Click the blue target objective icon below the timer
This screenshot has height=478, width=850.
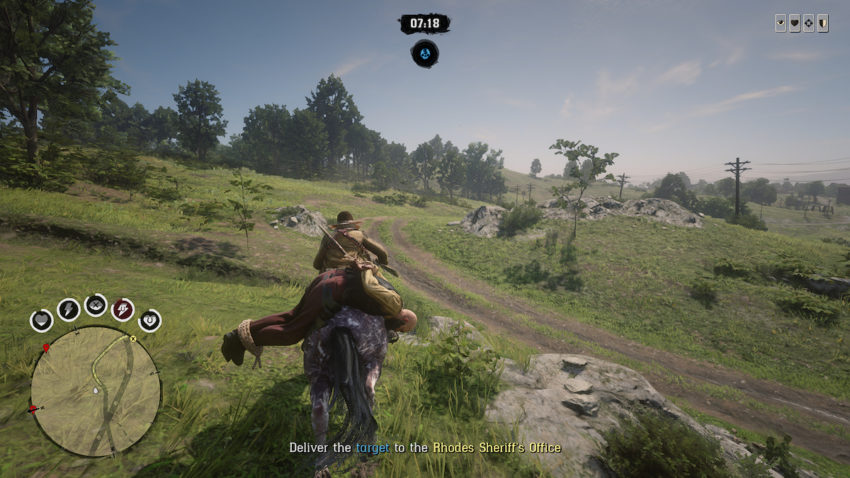click(x=424, y=53)
